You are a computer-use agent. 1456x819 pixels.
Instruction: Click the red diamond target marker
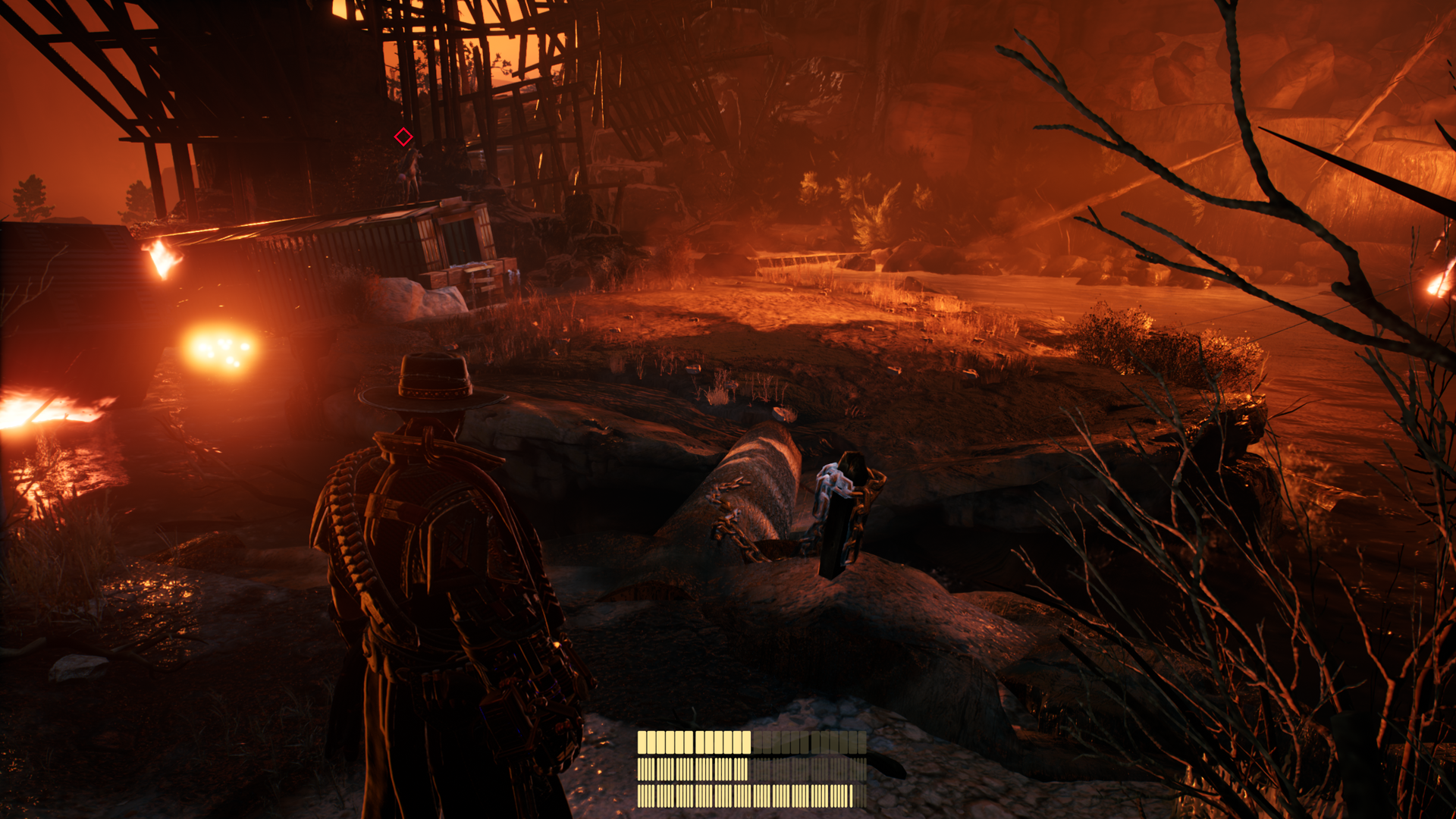click(403, 136)
